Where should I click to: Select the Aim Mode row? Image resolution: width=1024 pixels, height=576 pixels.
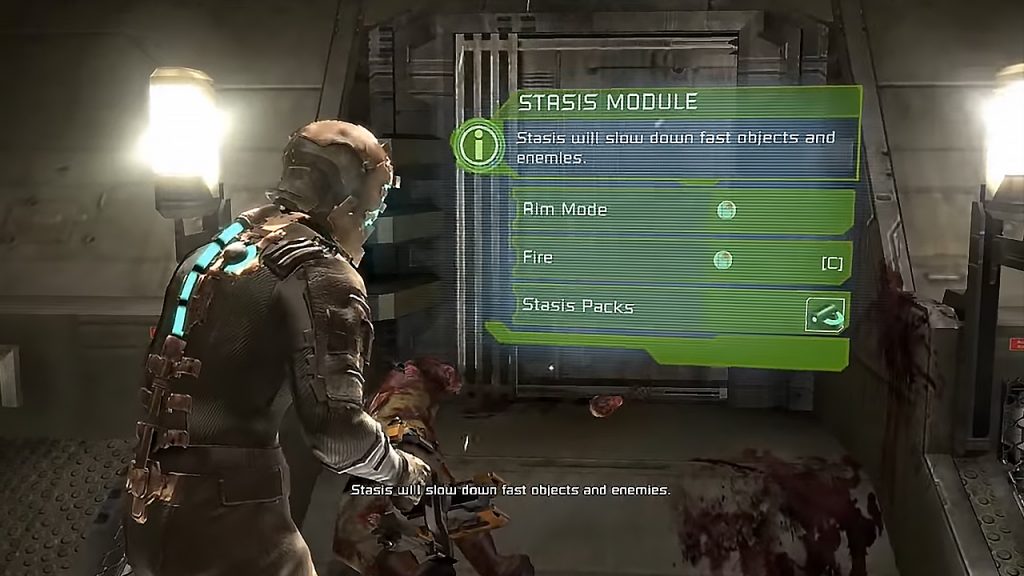(x=680, y=211)
